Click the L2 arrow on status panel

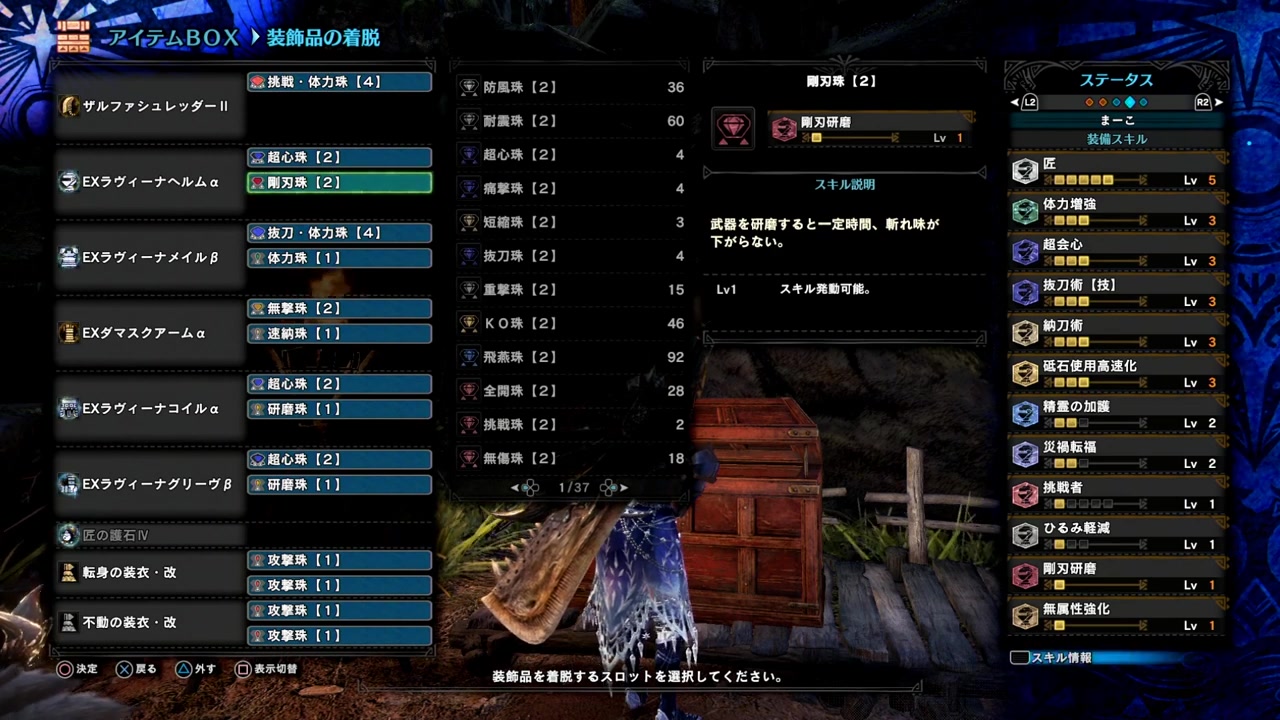coord(1014,102)
